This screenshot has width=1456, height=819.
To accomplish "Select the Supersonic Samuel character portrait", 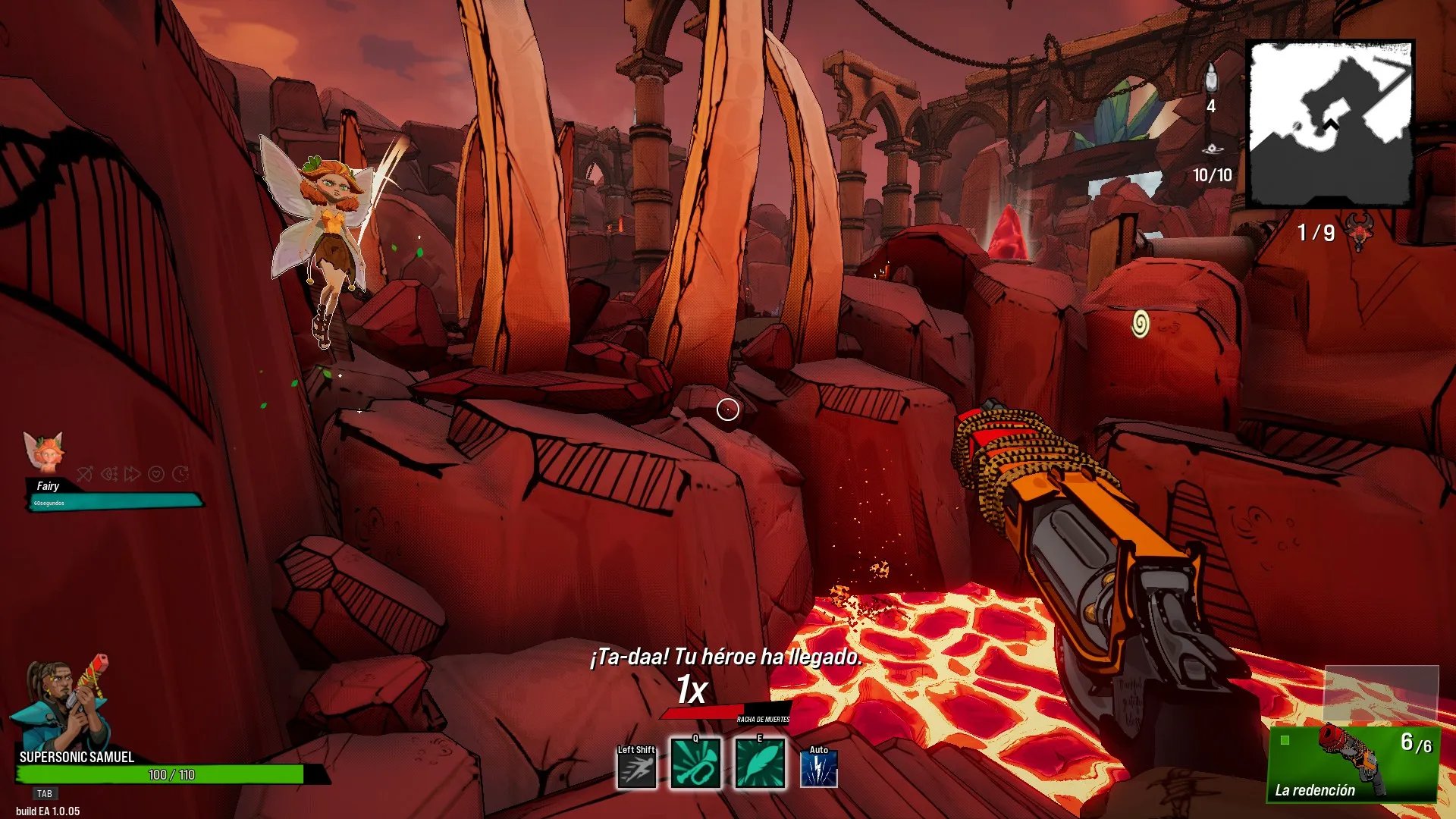I will click(x=62, y=705).
